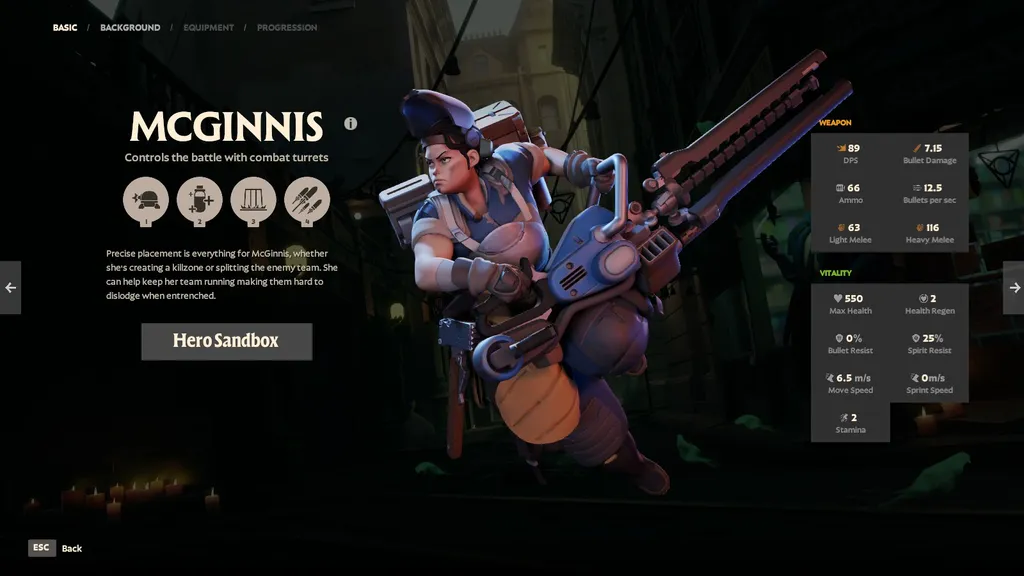Choose the Spectral Wall ability icon

click(253, 199)
